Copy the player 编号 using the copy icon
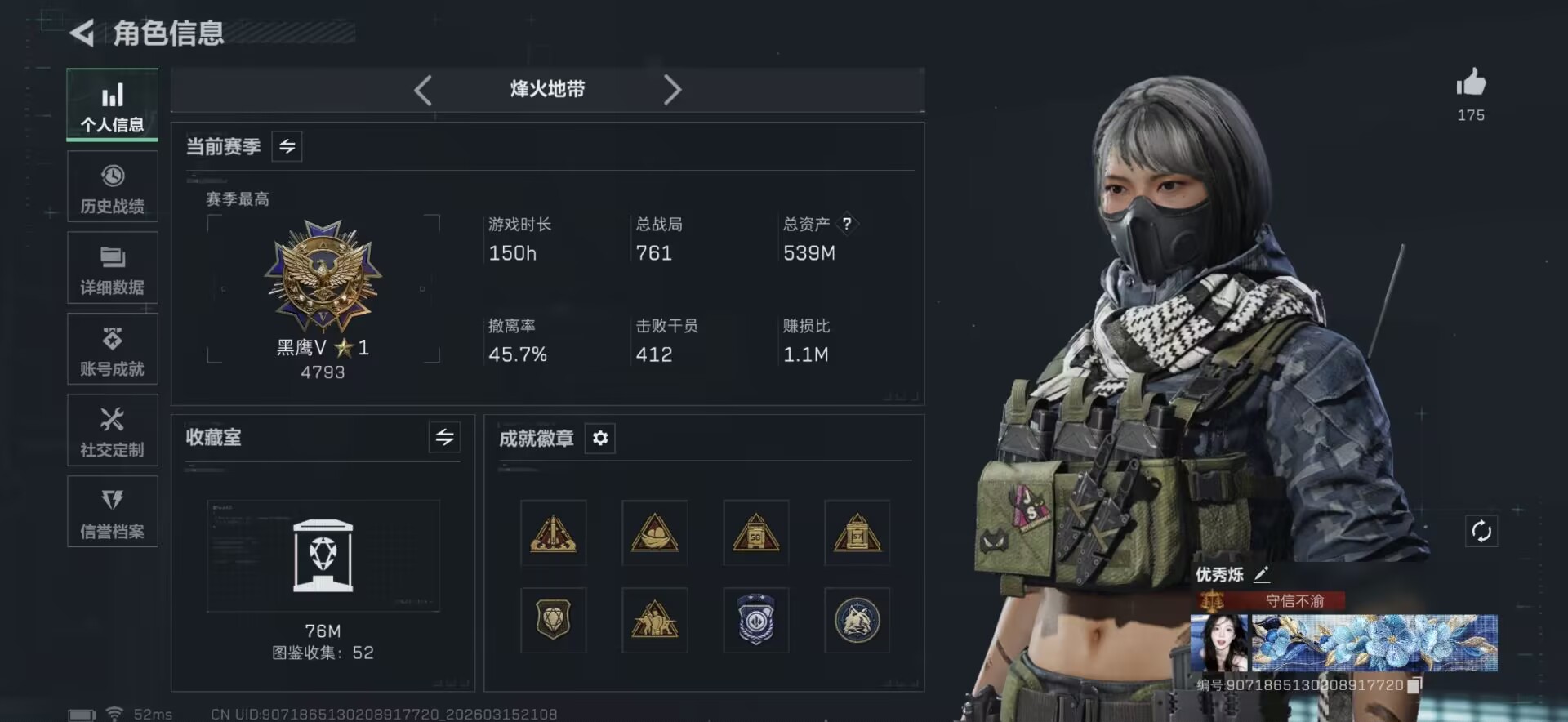 (x=1416, y=686)
